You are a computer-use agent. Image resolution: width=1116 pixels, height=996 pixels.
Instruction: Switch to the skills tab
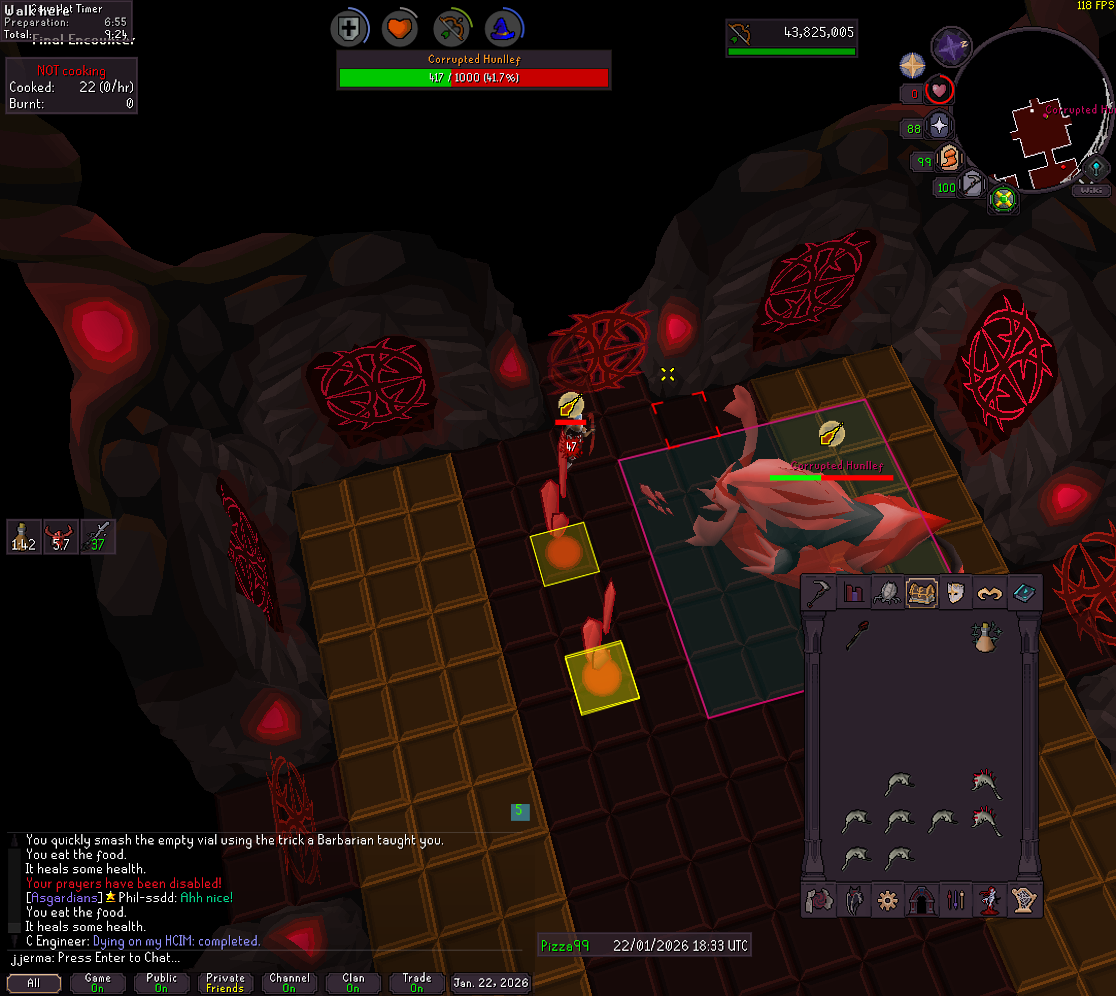point(854,593)
